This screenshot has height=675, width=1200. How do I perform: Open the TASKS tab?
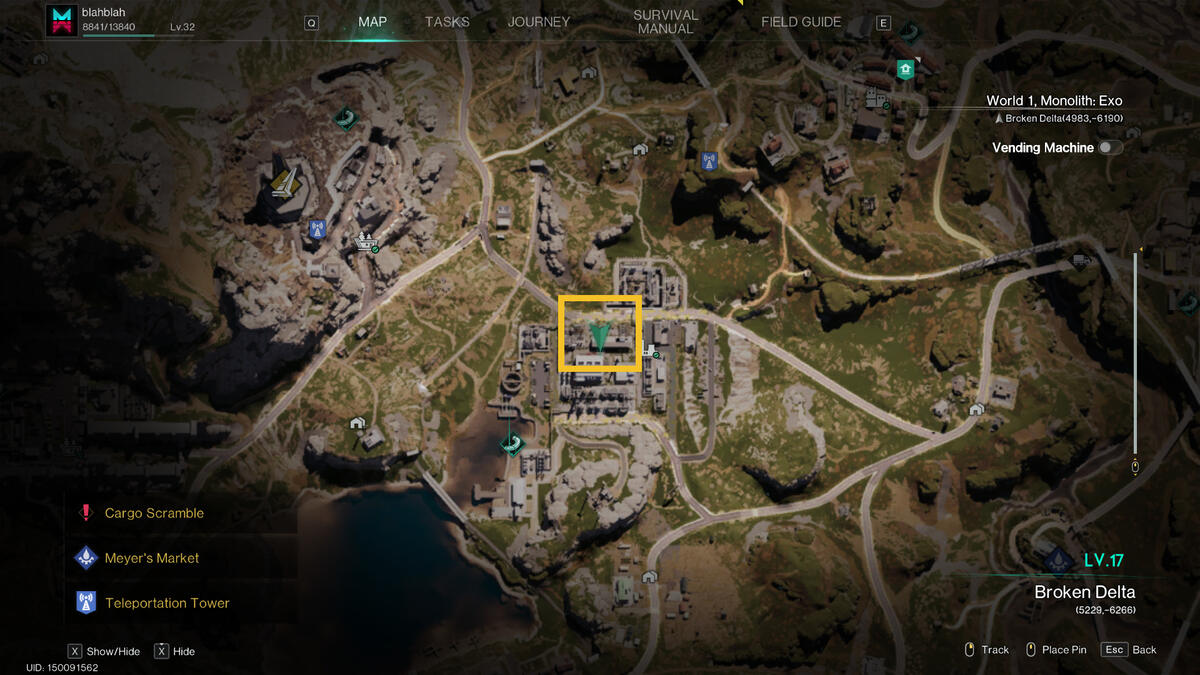point(446,22)
